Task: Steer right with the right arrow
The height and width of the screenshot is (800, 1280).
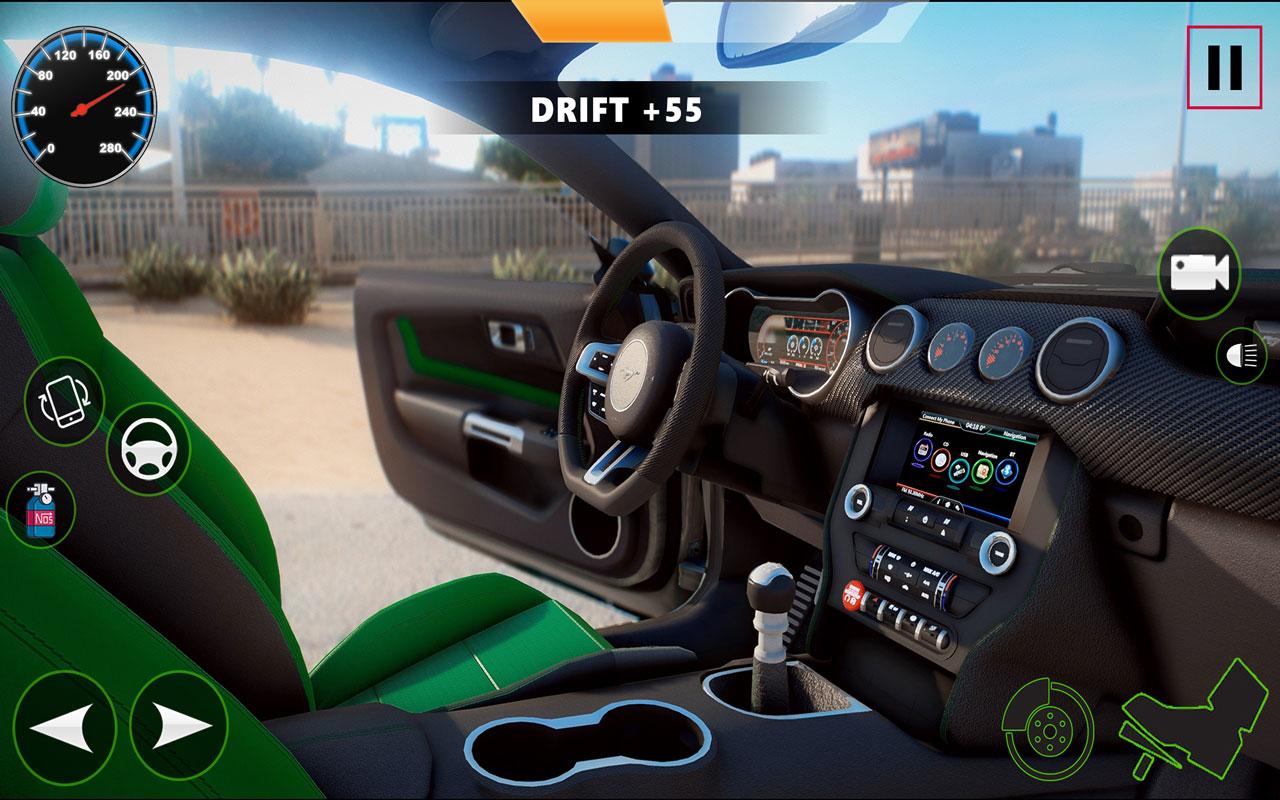Action: (179, 726)
